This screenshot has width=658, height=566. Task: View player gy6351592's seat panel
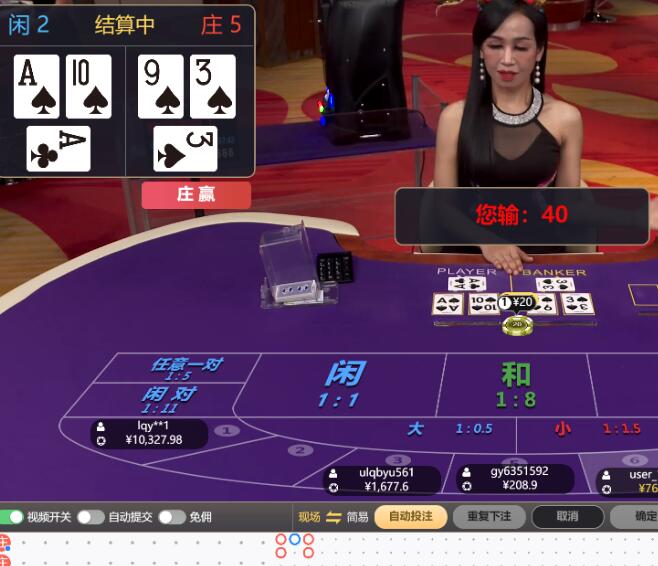513,478
